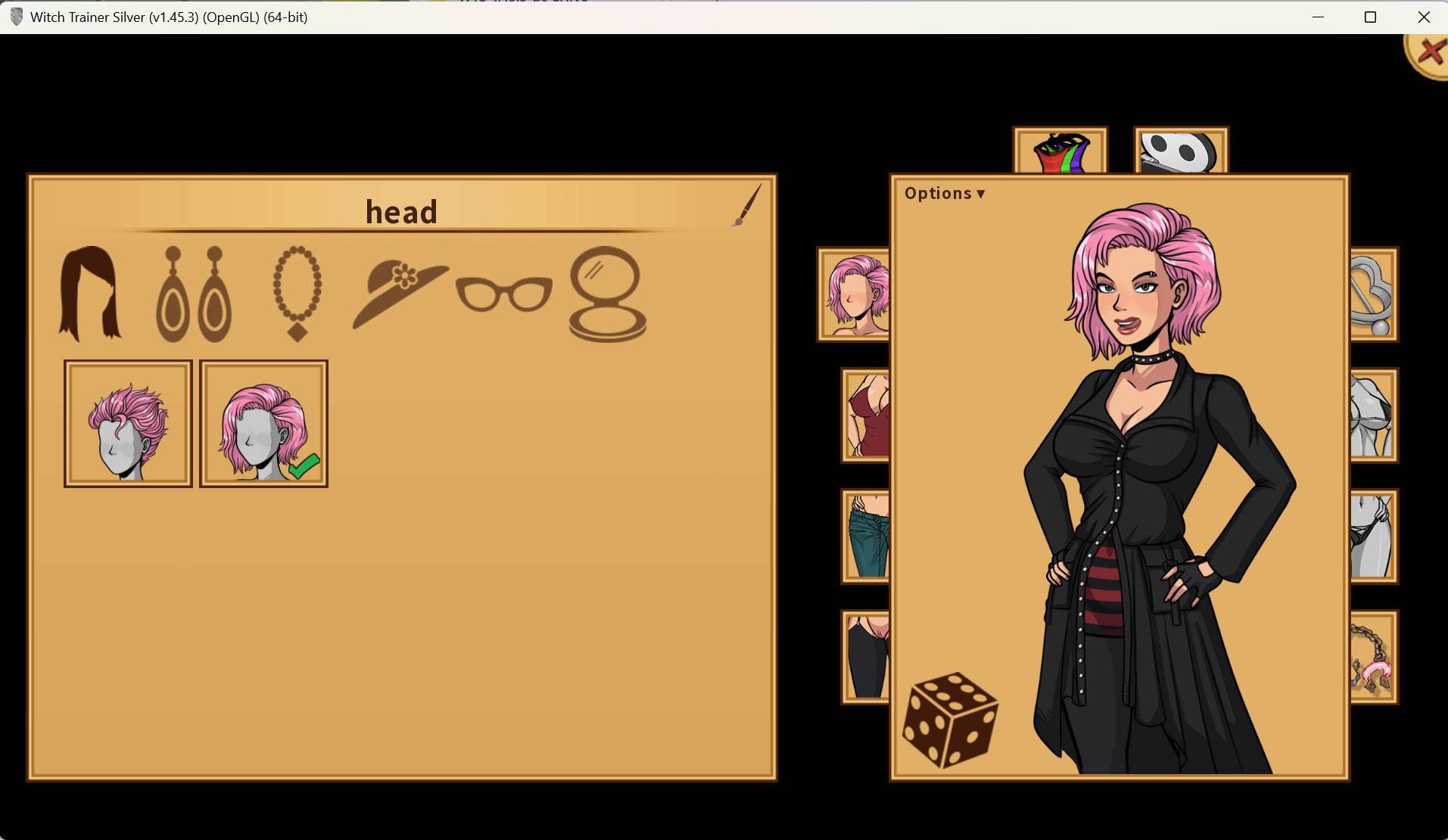This screenshot has height=840, width=1448.
Task: Click the paintbrush color tool
Action: pos(747,204)
